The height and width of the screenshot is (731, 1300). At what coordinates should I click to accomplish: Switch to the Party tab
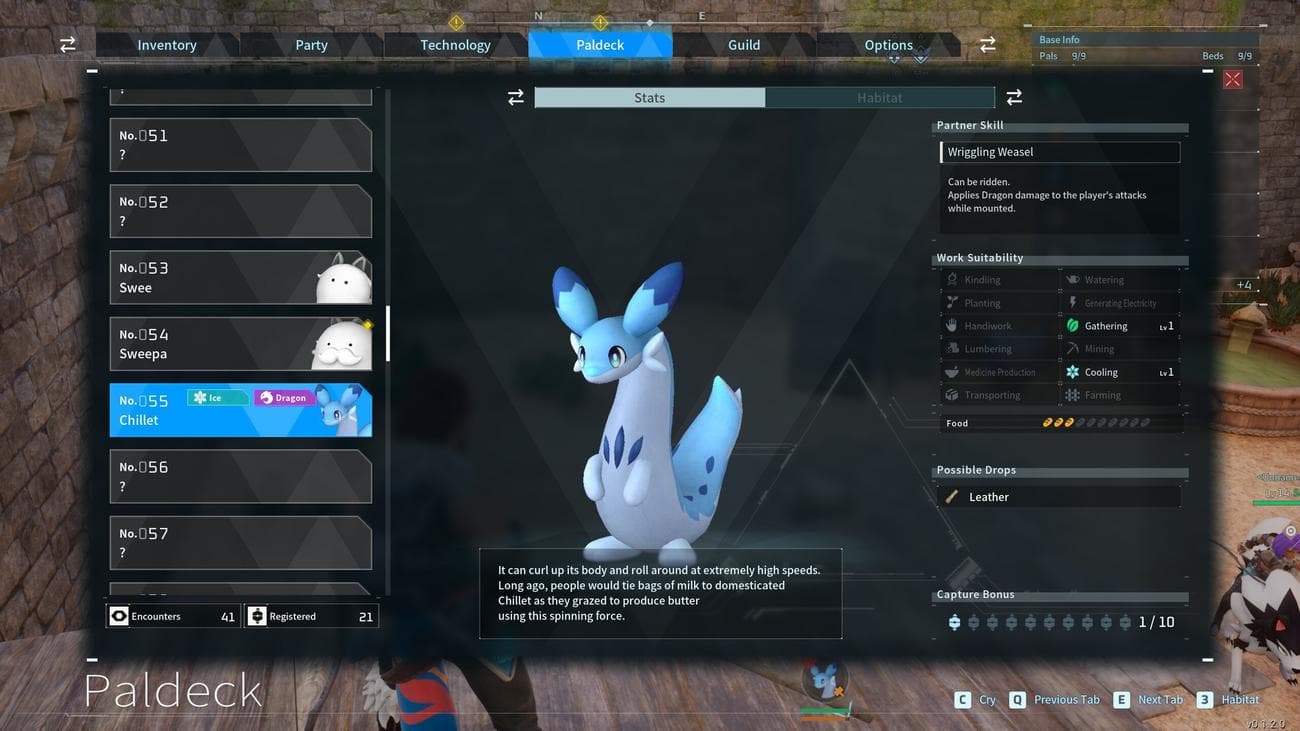point(311,45)
